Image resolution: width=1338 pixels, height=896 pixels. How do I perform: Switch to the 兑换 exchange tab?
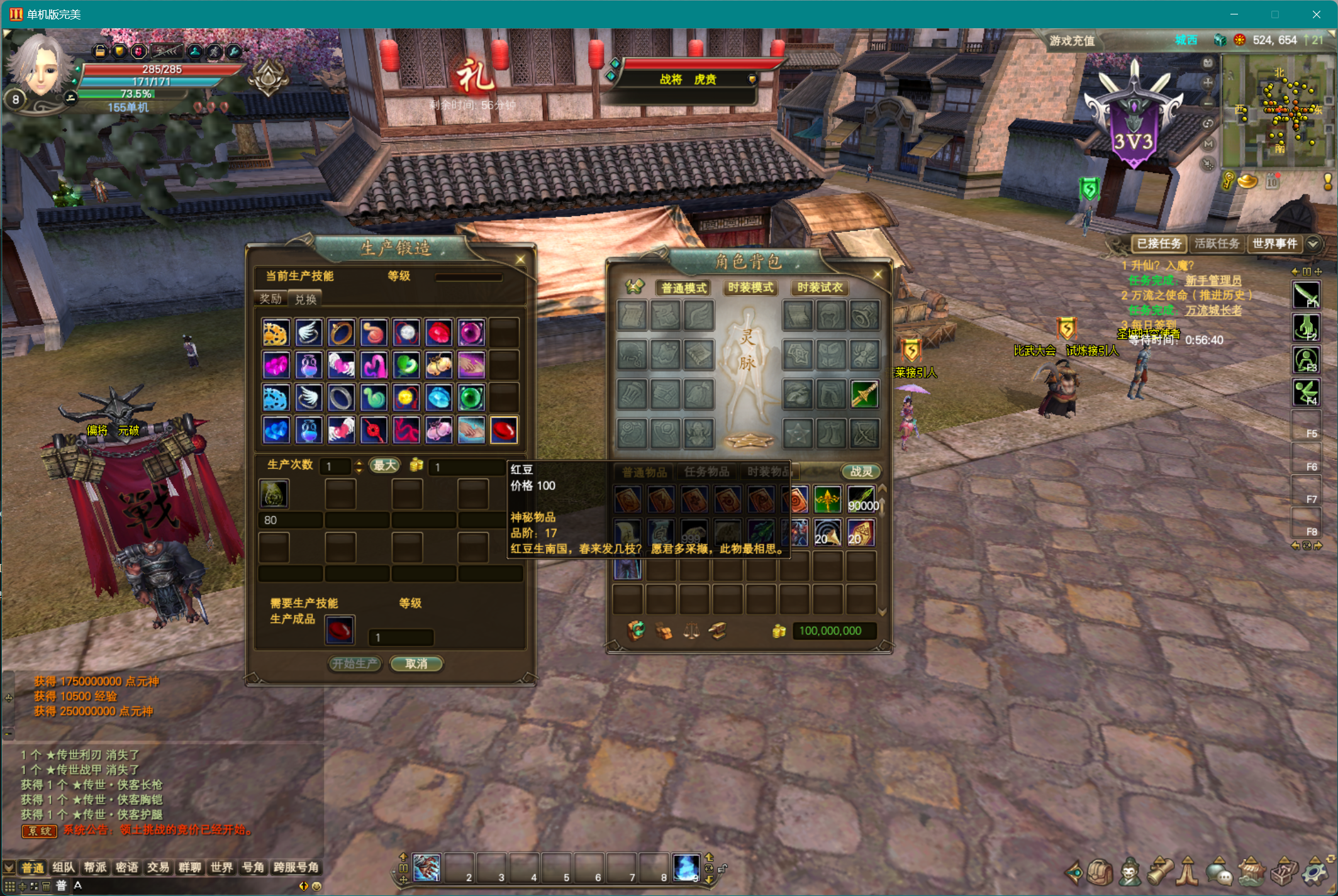(306, 299)
